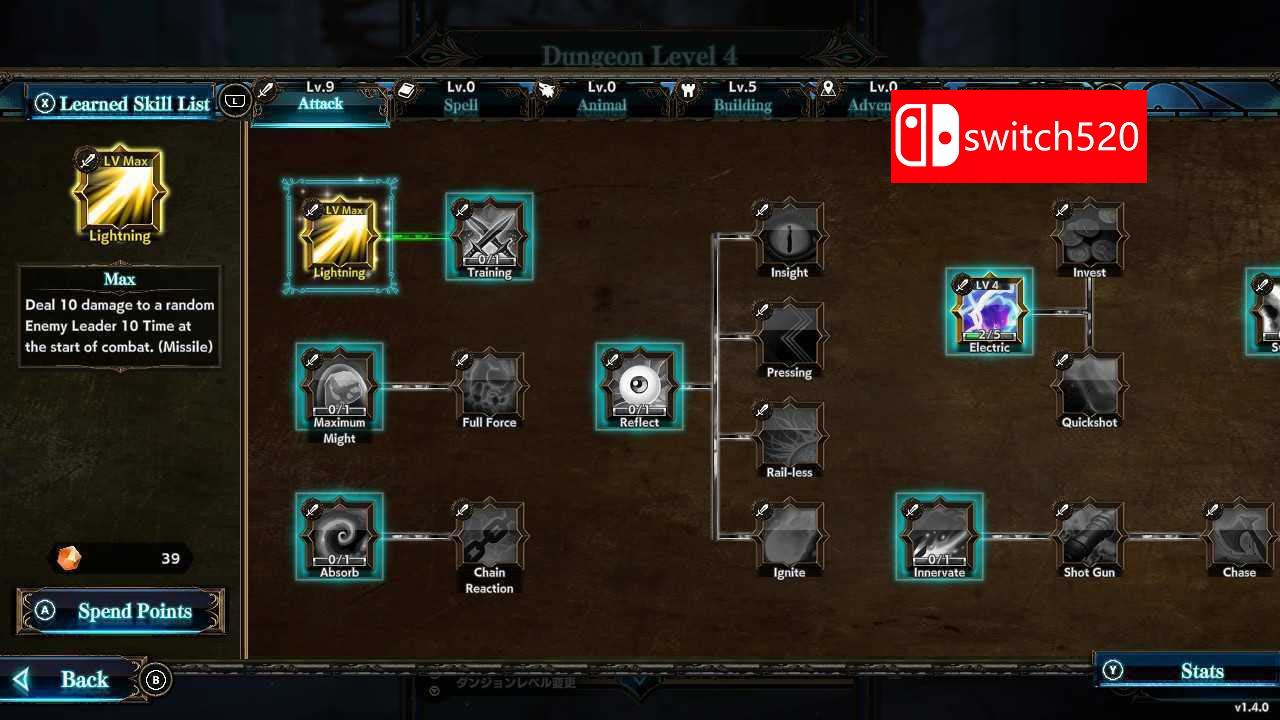The image size is (1280, 720).
Task: Click the Insight skill icon
Action: [x=788, y=238]
